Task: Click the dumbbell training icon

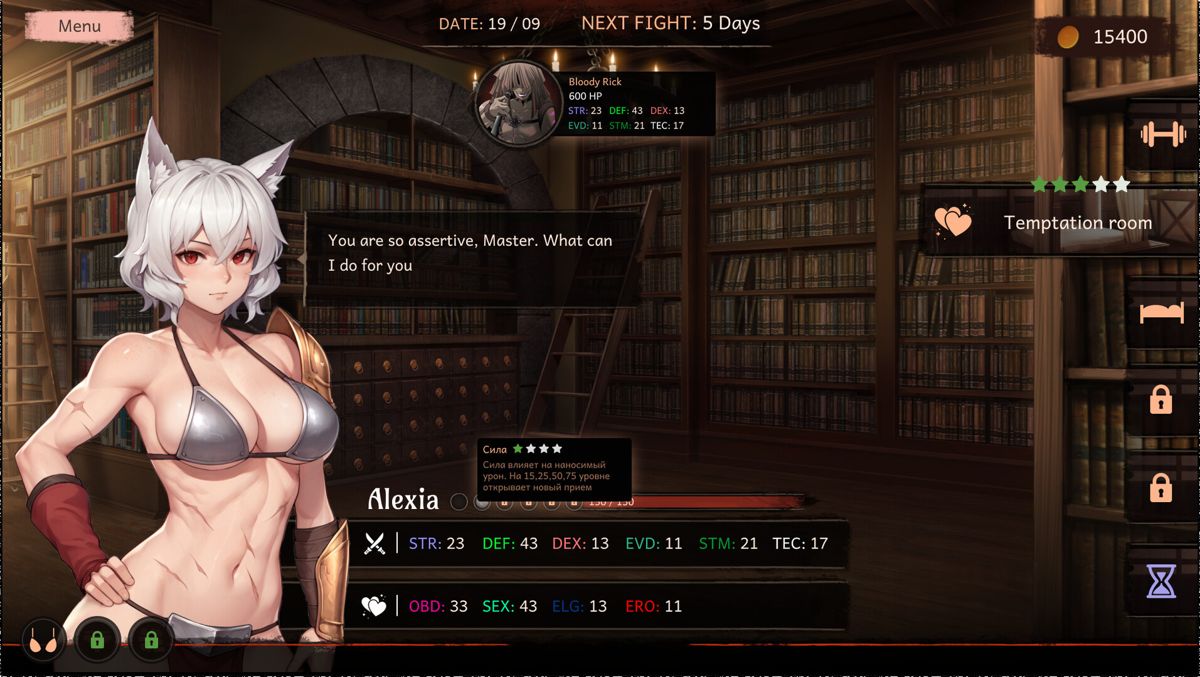Action: pyautogui.click(x=1161, y=135)
